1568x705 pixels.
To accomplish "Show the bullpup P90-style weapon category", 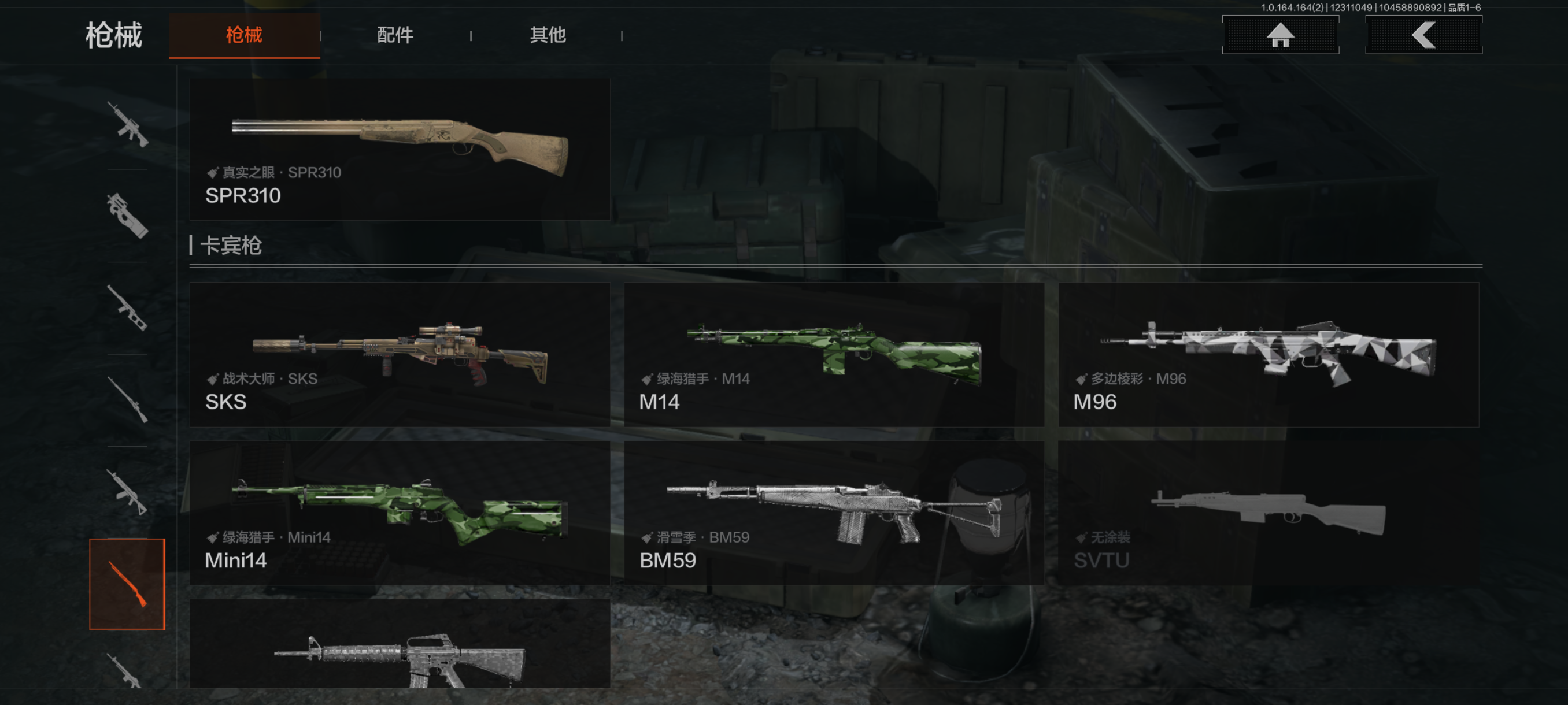I will [127, 216].
